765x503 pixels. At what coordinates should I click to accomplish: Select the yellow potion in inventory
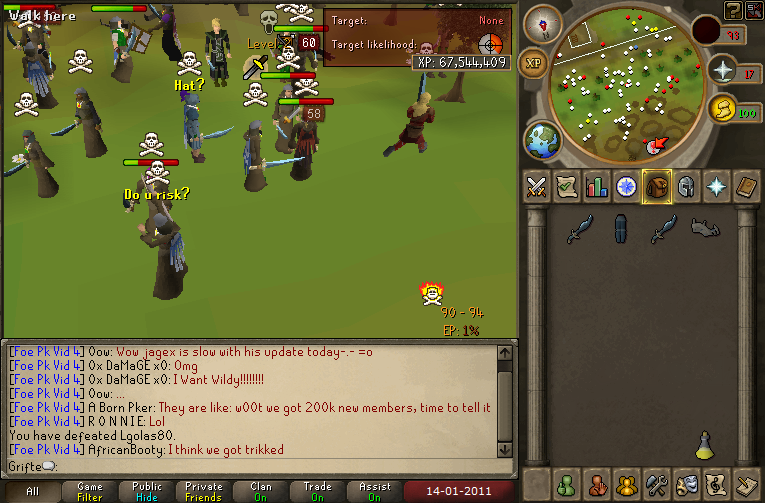point(704,442)
